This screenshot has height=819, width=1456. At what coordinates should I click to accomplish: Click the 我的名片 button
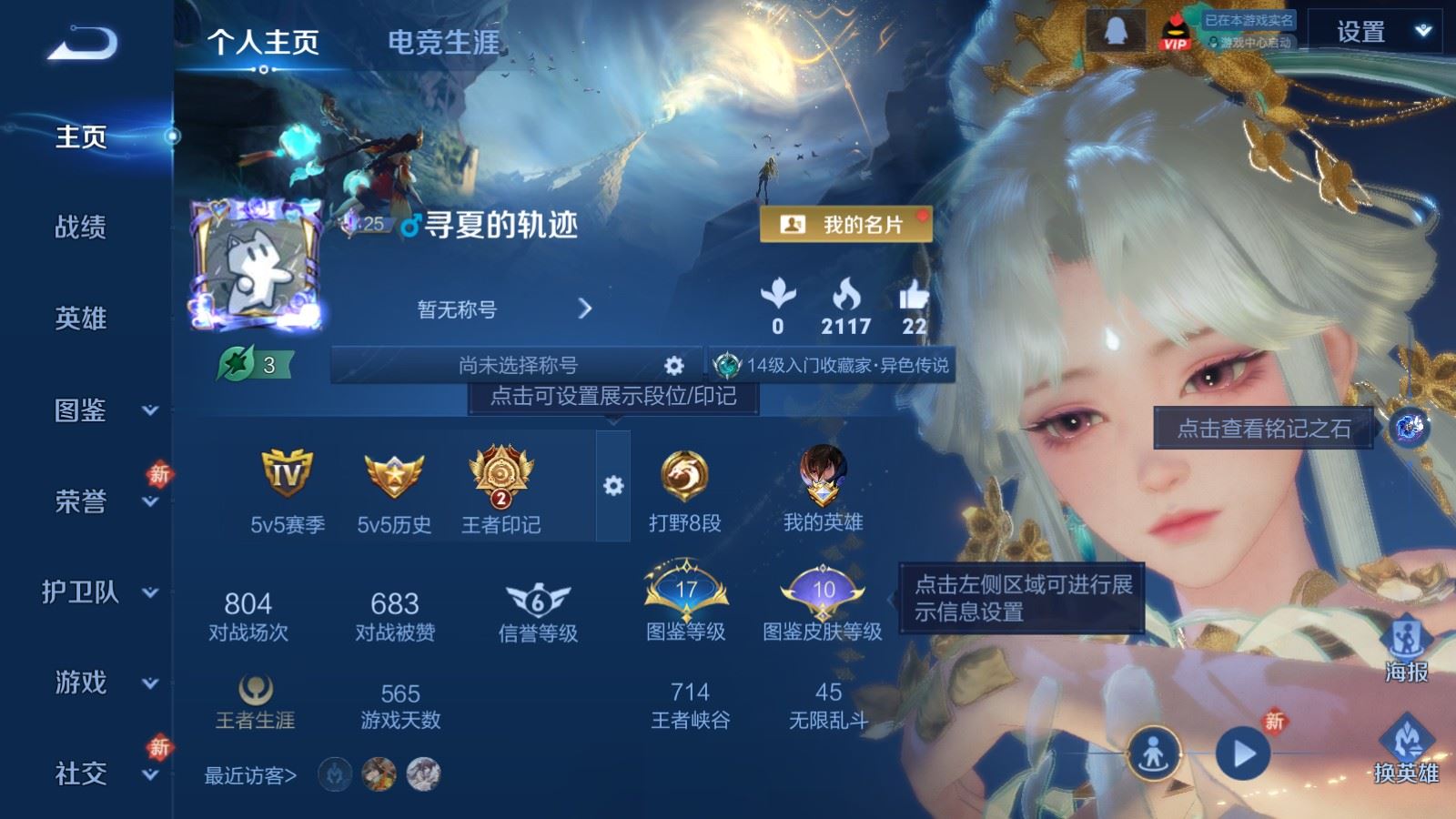(844, 226)
